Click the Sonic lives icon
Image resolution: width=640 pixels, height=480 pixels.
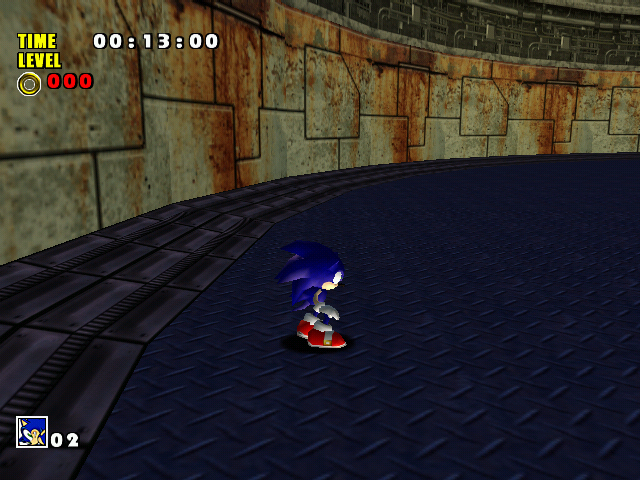(x=32, y=432)
